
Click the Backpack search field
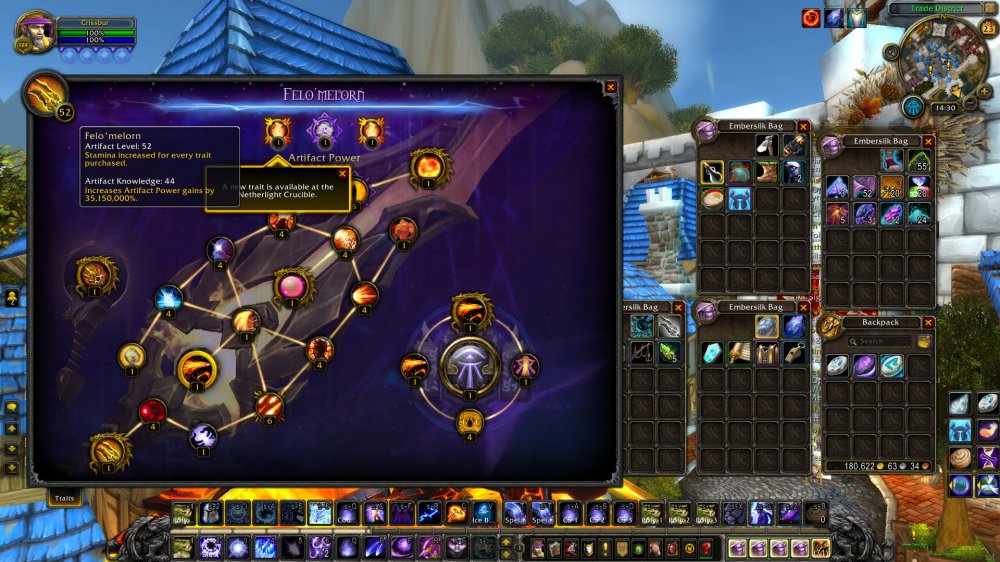pos(880,341)
